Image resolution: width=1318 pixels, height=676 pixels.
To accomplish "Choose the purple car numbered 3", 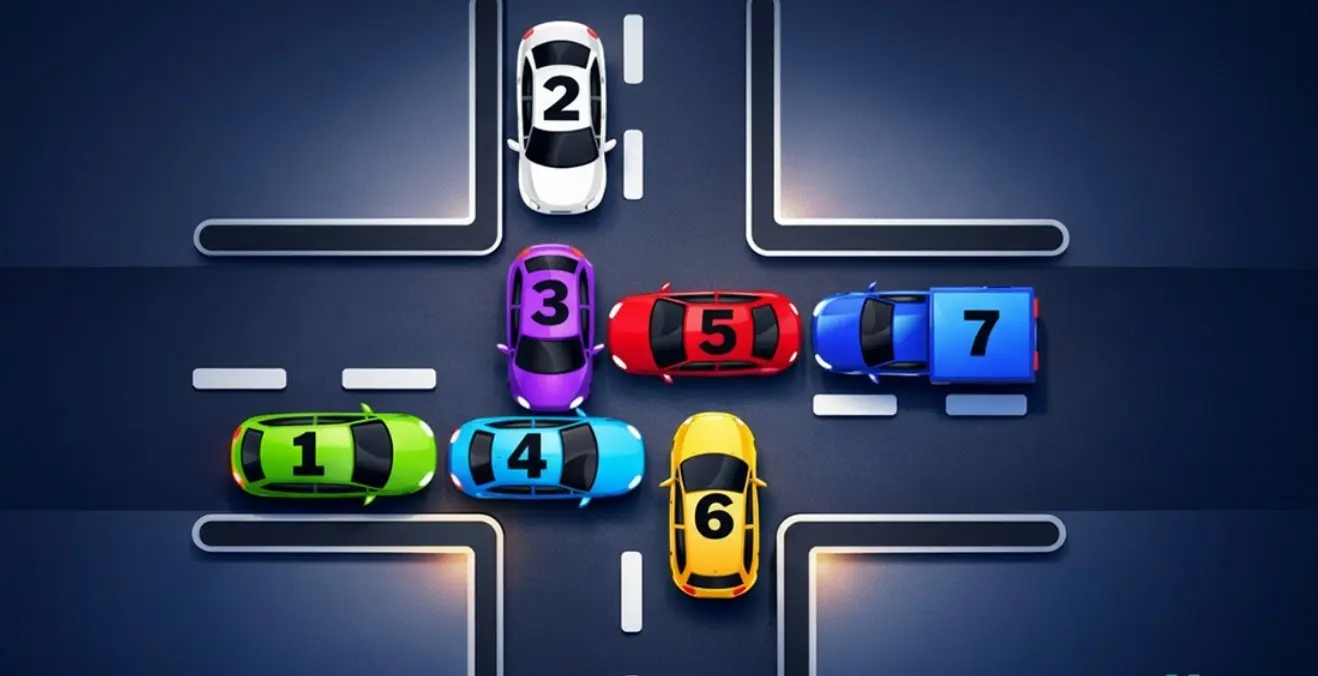I will pyautogui.click(x=549, y=324).
